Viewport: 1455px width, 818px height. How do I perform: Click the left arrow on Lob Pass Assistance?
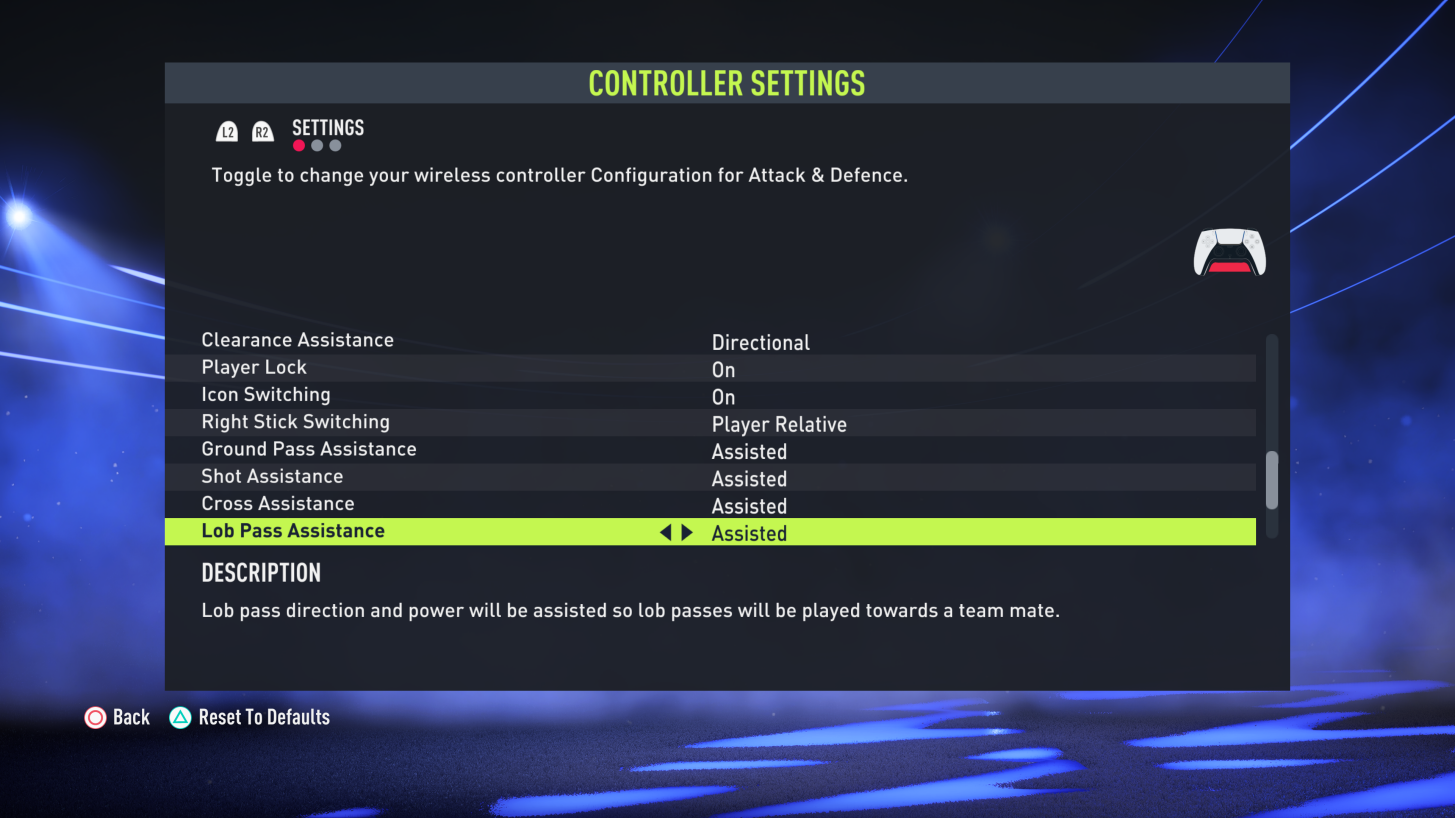pyautogui.click(x=666, y=532)
